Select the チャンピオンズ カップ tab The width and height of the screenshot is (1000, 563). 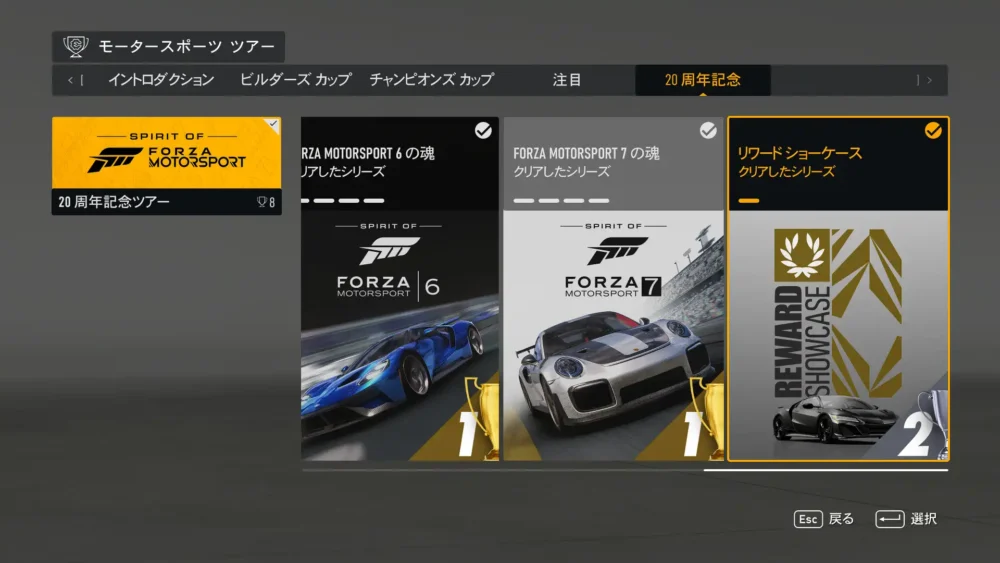point(431,80)
